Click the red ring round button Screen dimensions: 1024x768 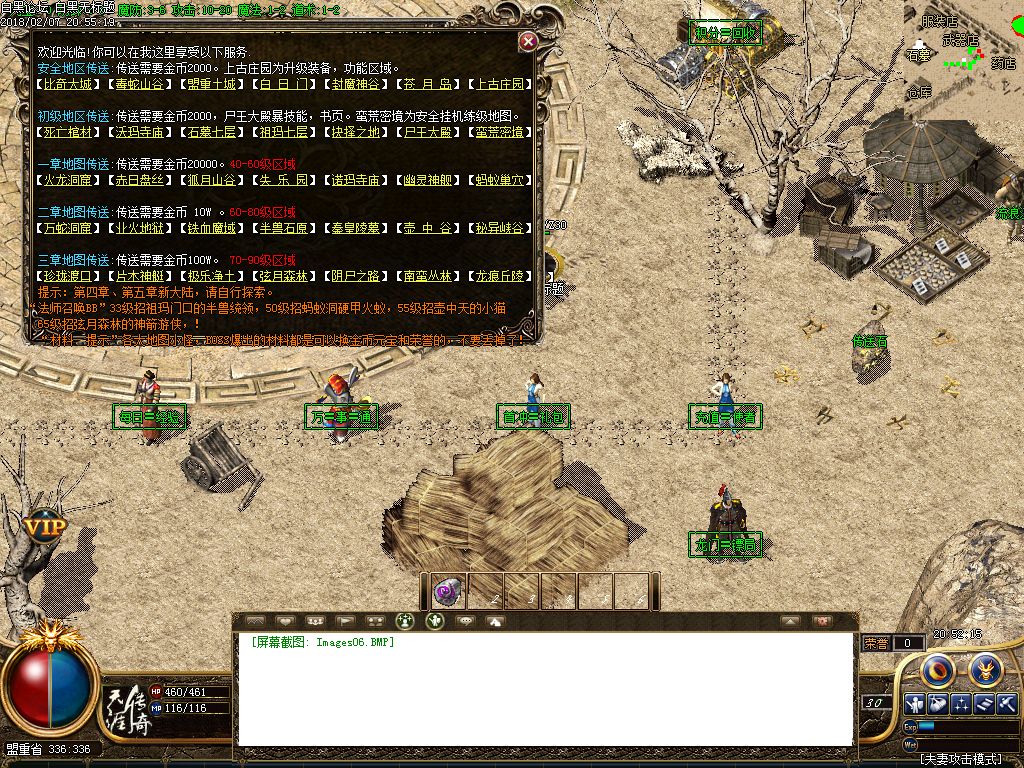point(937,669)
